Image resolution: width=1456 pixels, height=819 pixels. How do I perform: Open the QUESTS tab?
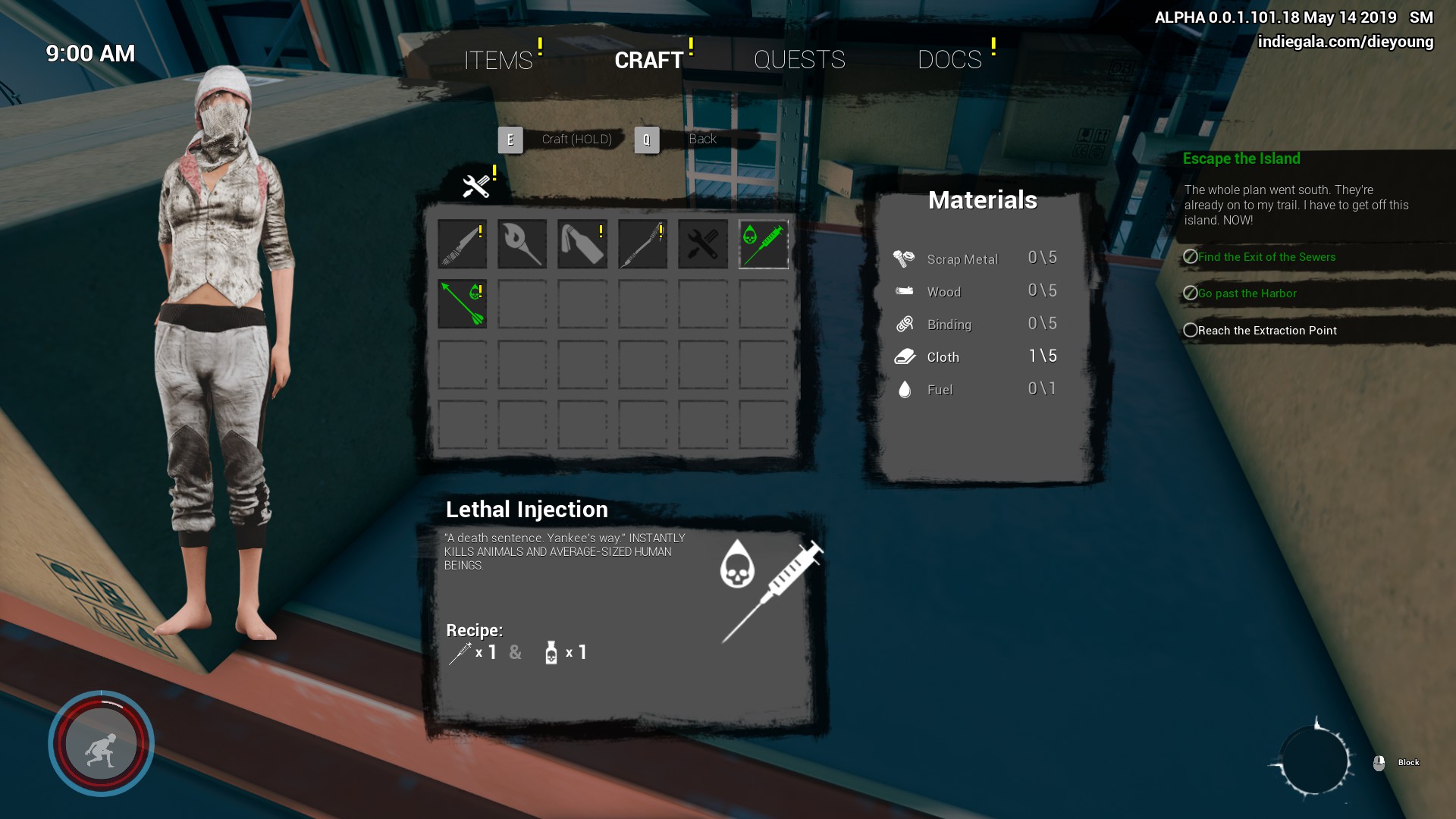[x=799, y=60]
